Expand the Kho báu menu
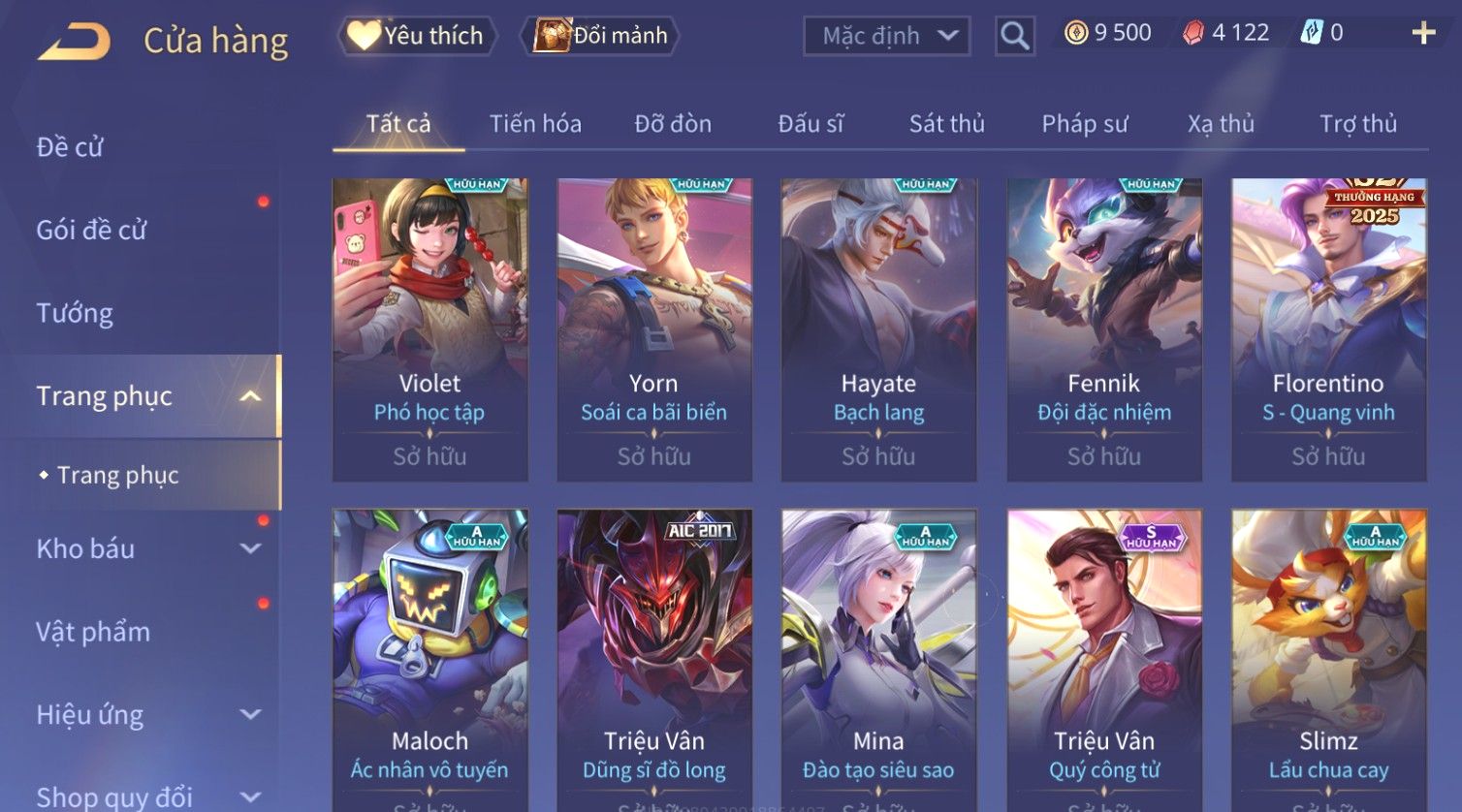This screenshot has height=812, width=1462. point(145,548)
